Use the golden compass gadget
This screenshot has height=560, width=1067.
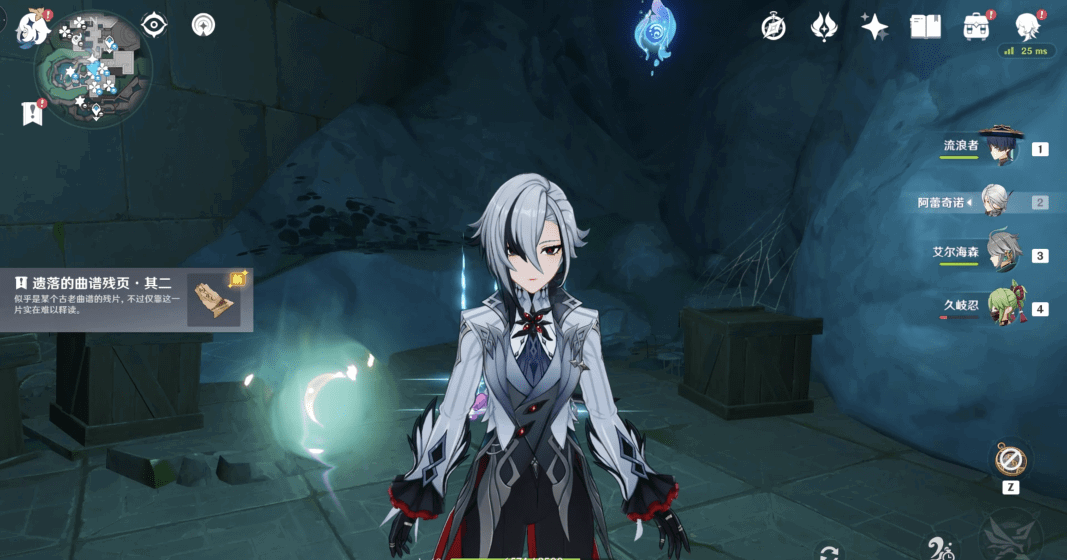pyautogui.click(x=1009, y=460)
